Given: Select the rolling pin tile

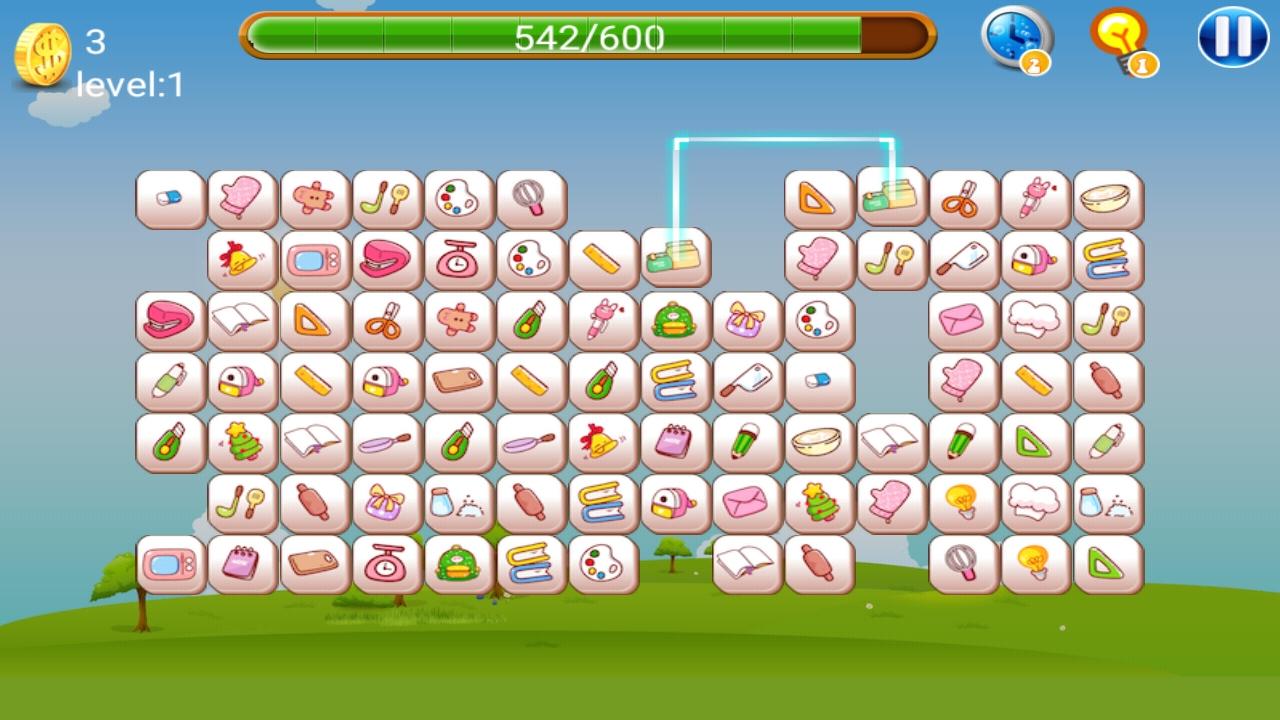Looking at the screenshot, I should [x=315, y=504].
